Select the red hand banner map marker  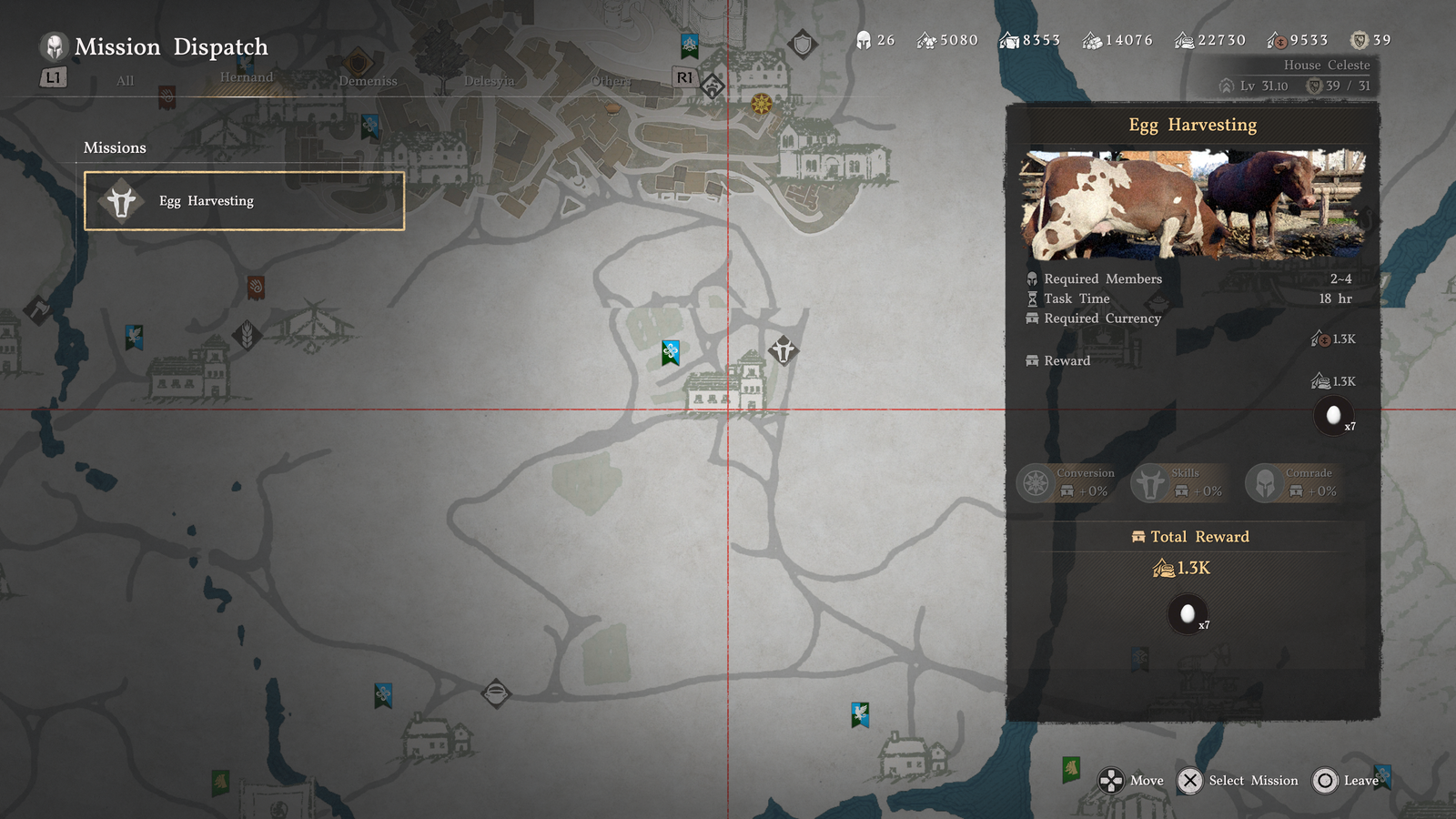256,288
